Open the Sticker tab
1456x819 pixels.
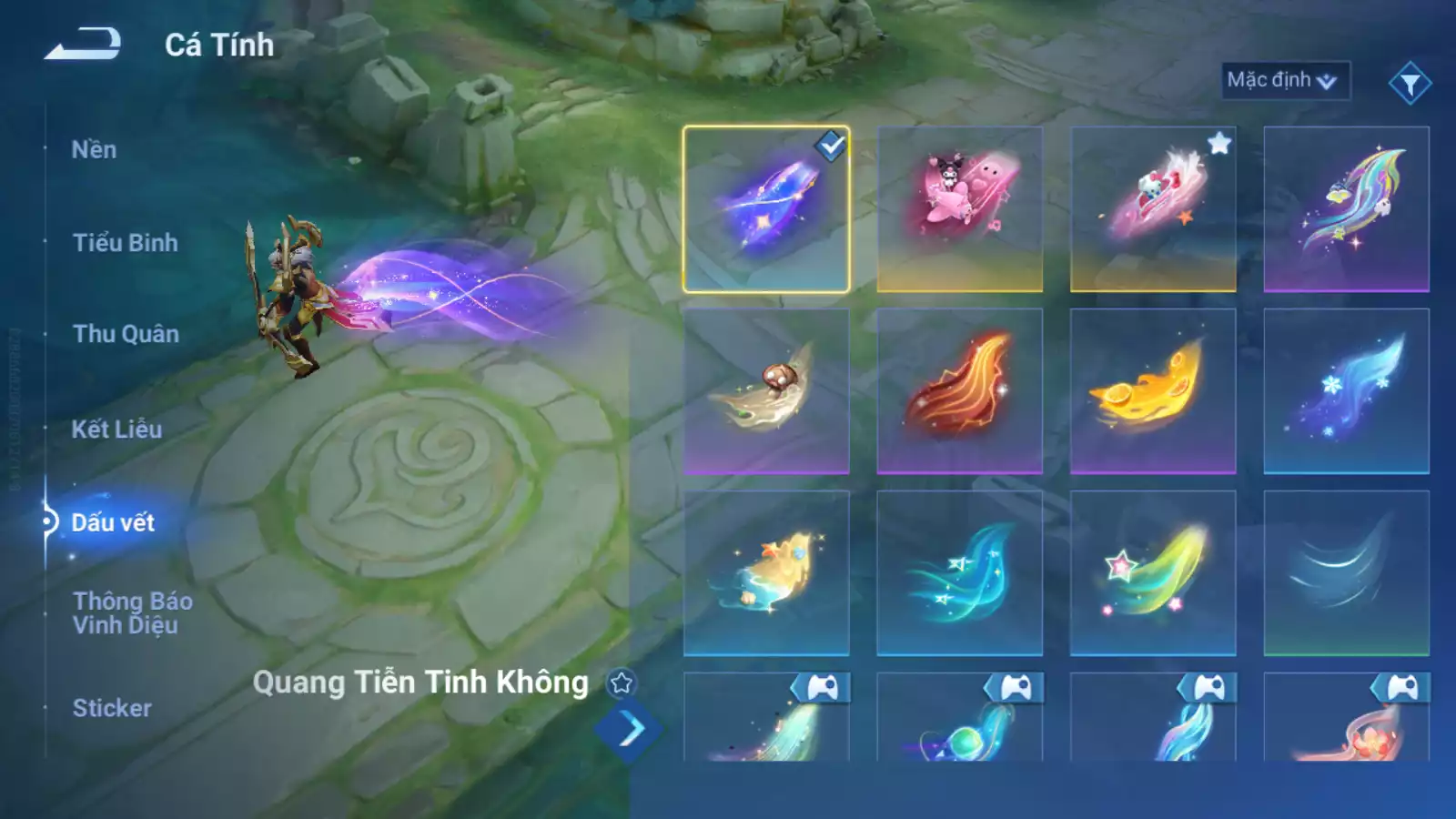[x=112, y=709]
